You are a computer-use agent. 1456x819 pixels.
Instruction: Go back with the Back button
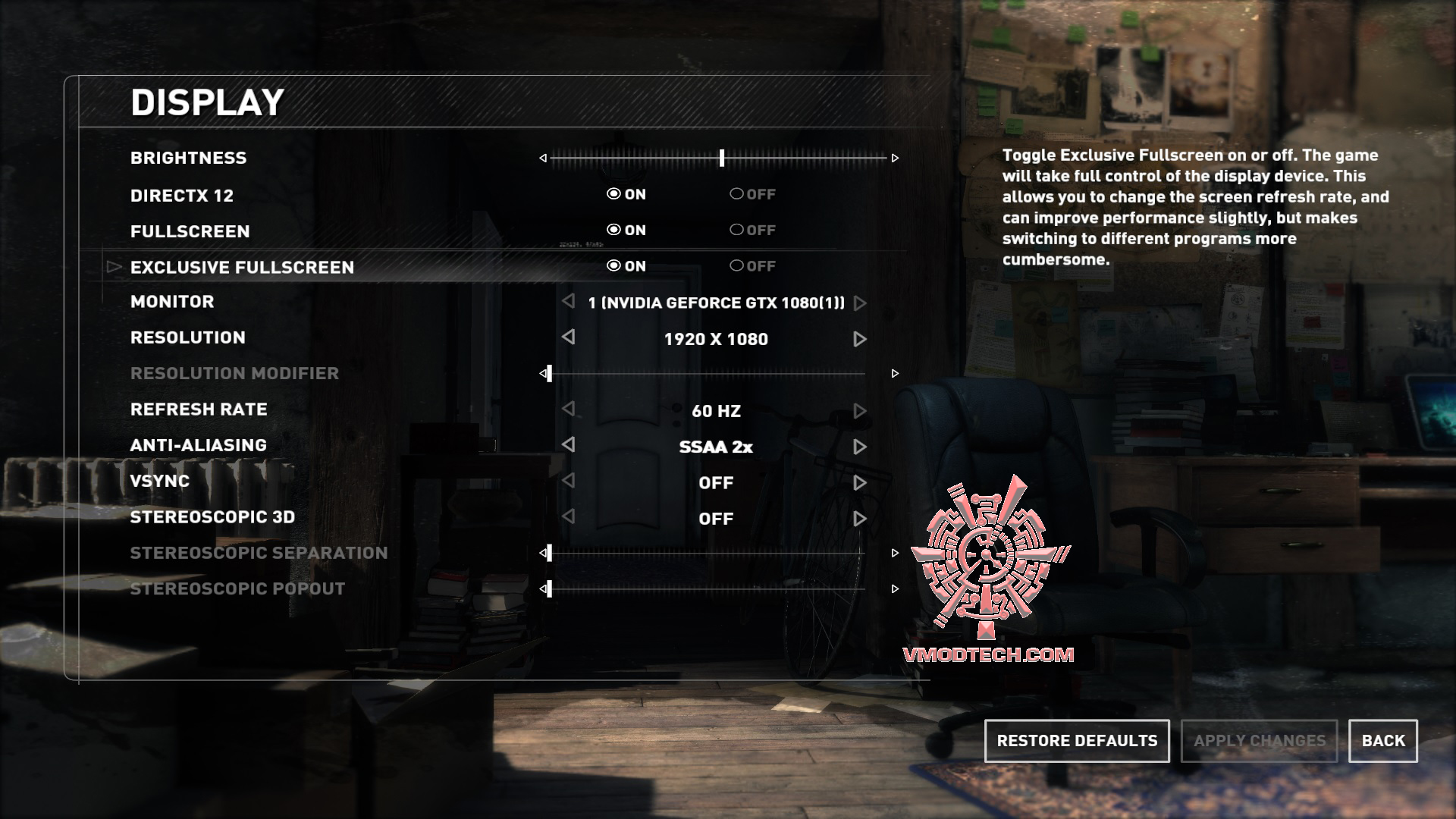(x=1382, y=741)
